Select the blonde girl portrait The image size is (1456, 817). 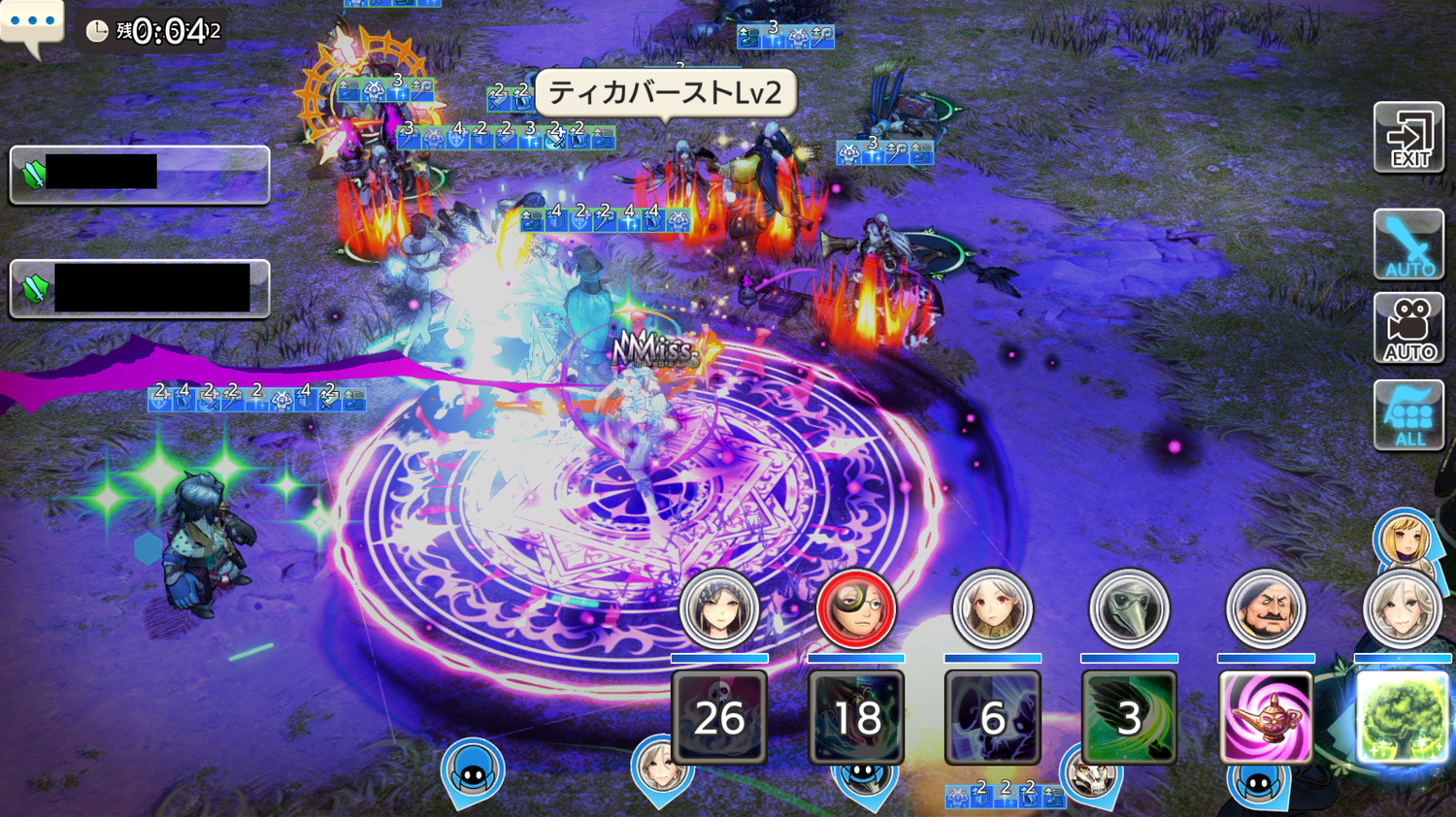click(1404, 539)
